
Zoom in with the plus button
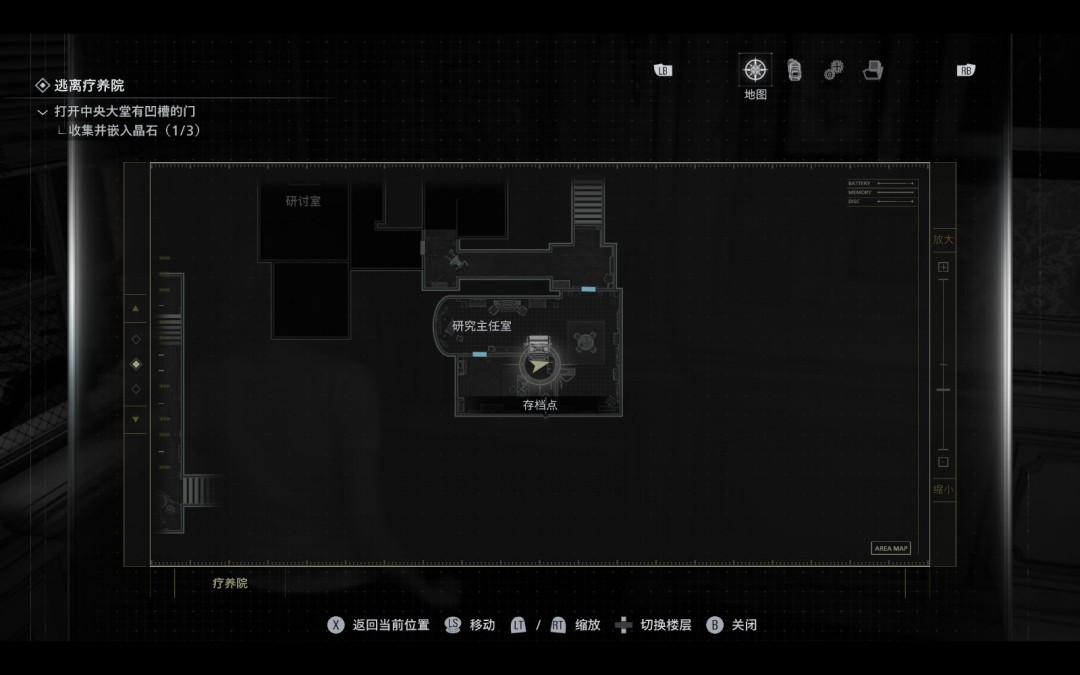tap(942, 267)
